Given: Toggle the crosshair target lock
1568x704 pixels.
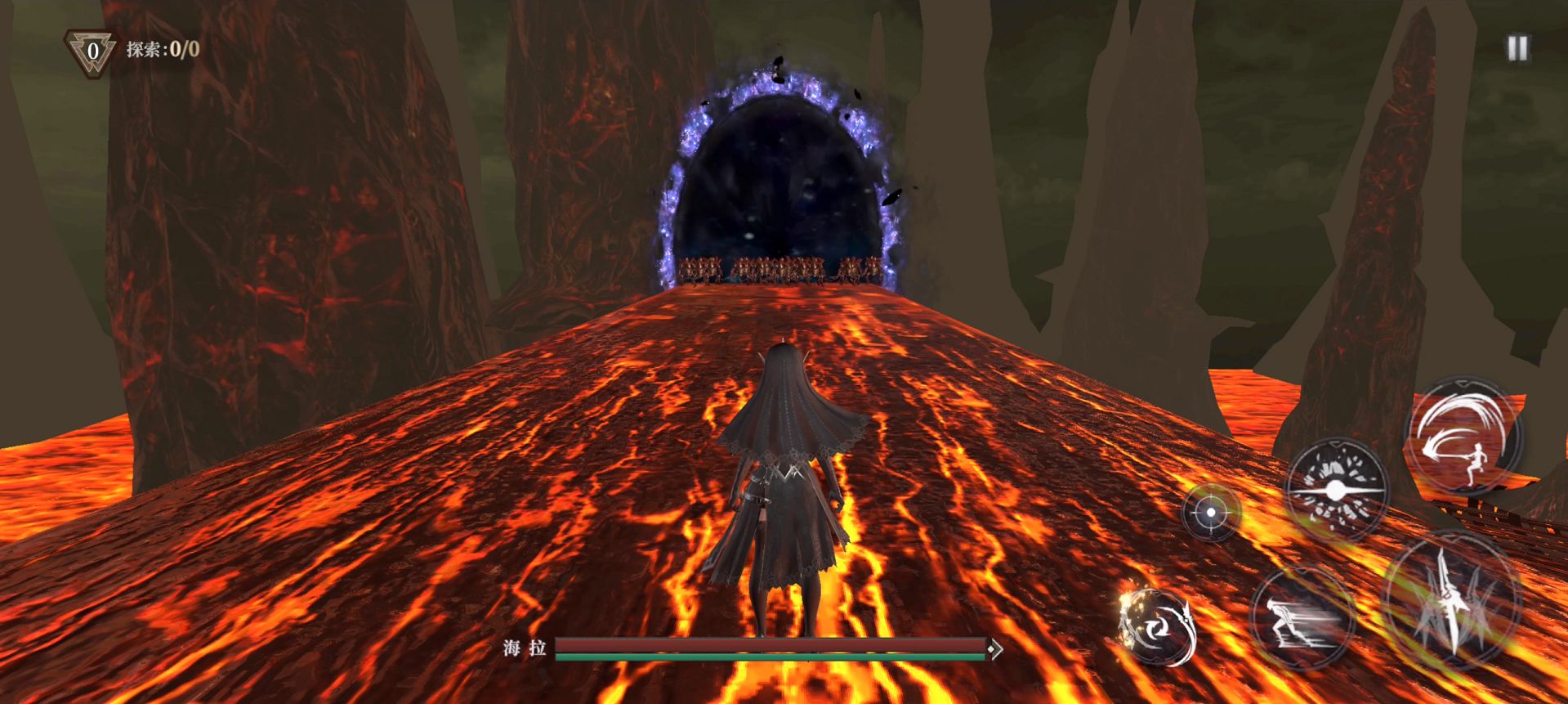Looking at the screenshot, I should tap(1211, 513).
